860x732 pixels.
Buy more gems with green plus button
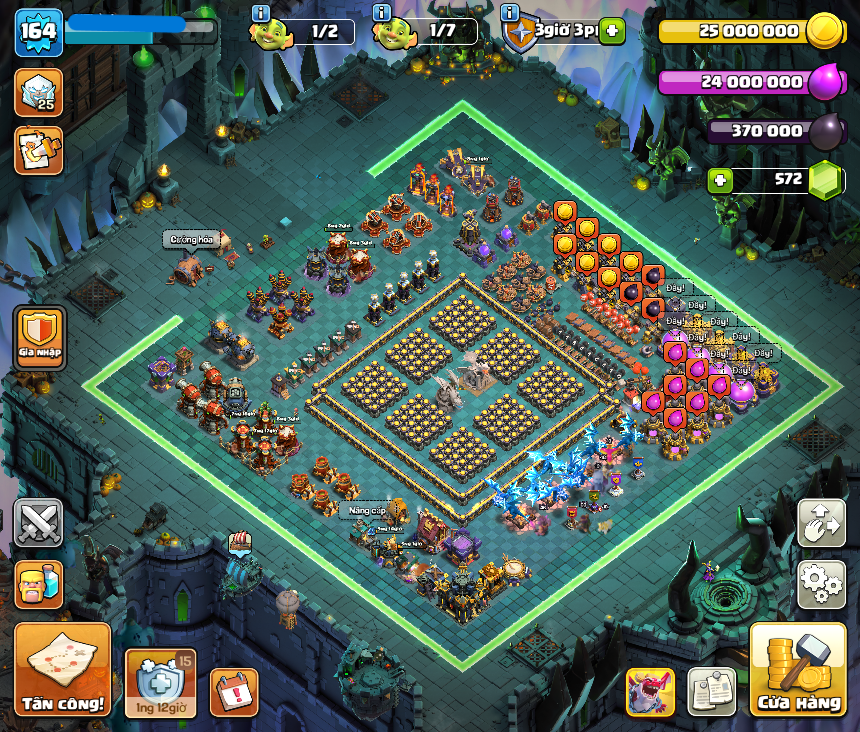pyautogui.click(x=719, y=181)
